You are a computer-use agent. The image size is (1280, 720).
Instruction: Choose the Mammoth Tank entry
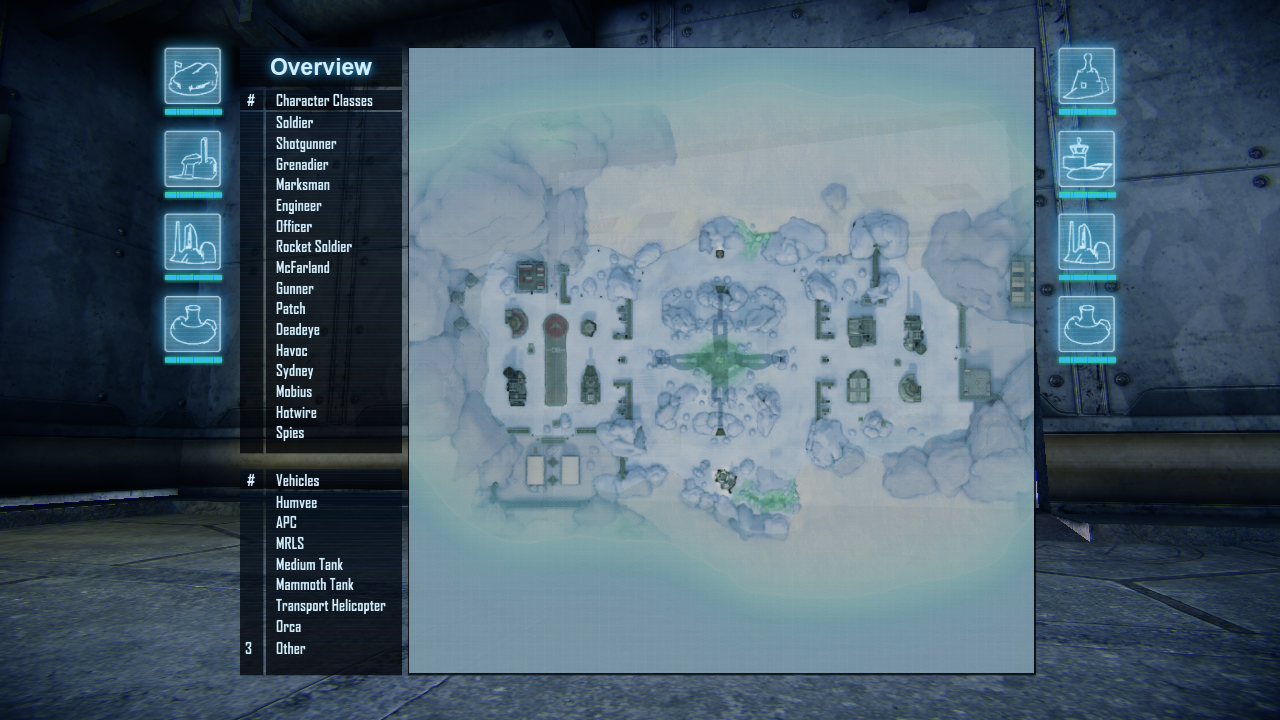click(x=315, y=585)
